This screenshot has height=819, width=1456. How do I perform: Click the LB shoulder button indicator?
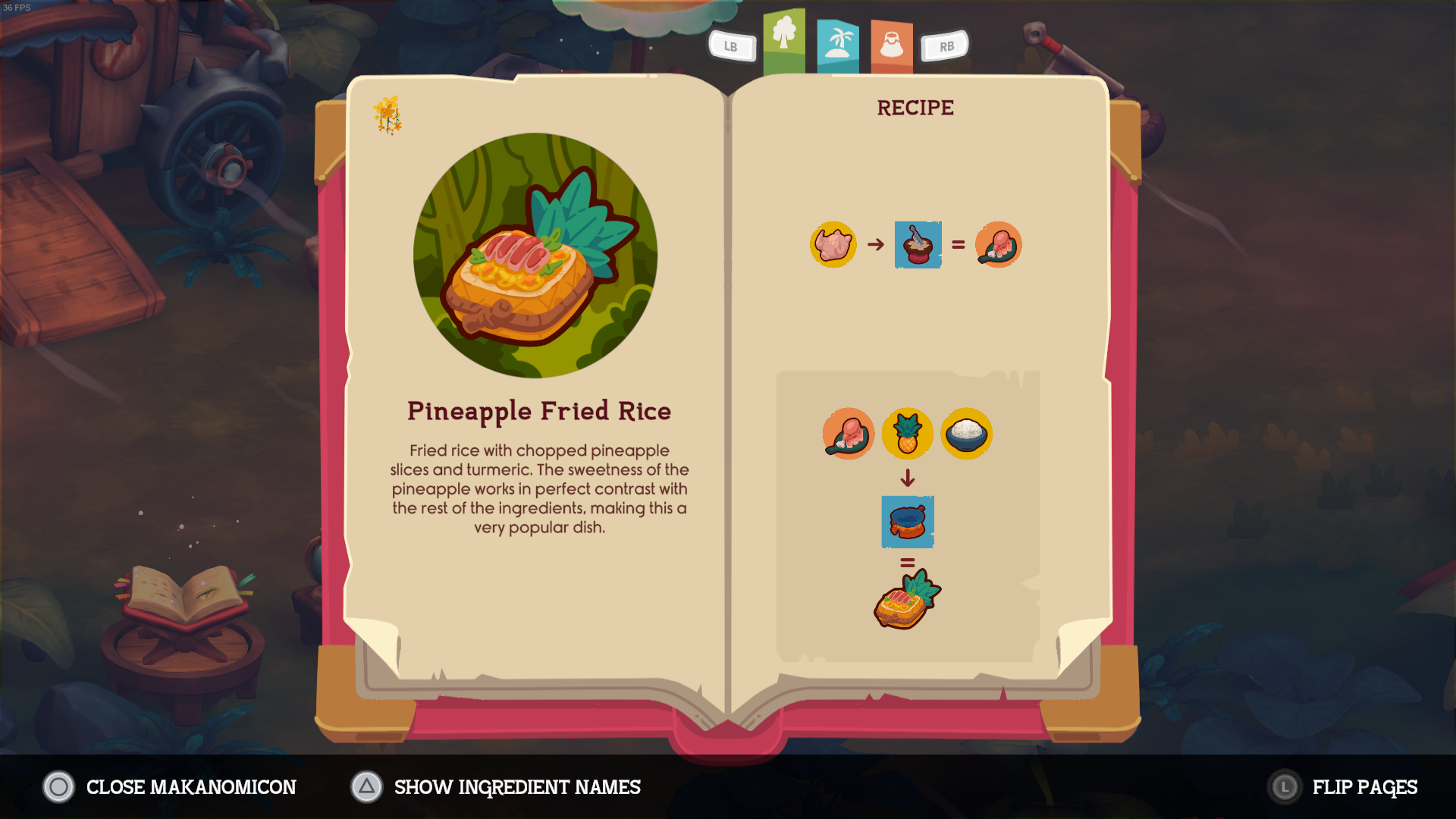[x=731, y=46]
